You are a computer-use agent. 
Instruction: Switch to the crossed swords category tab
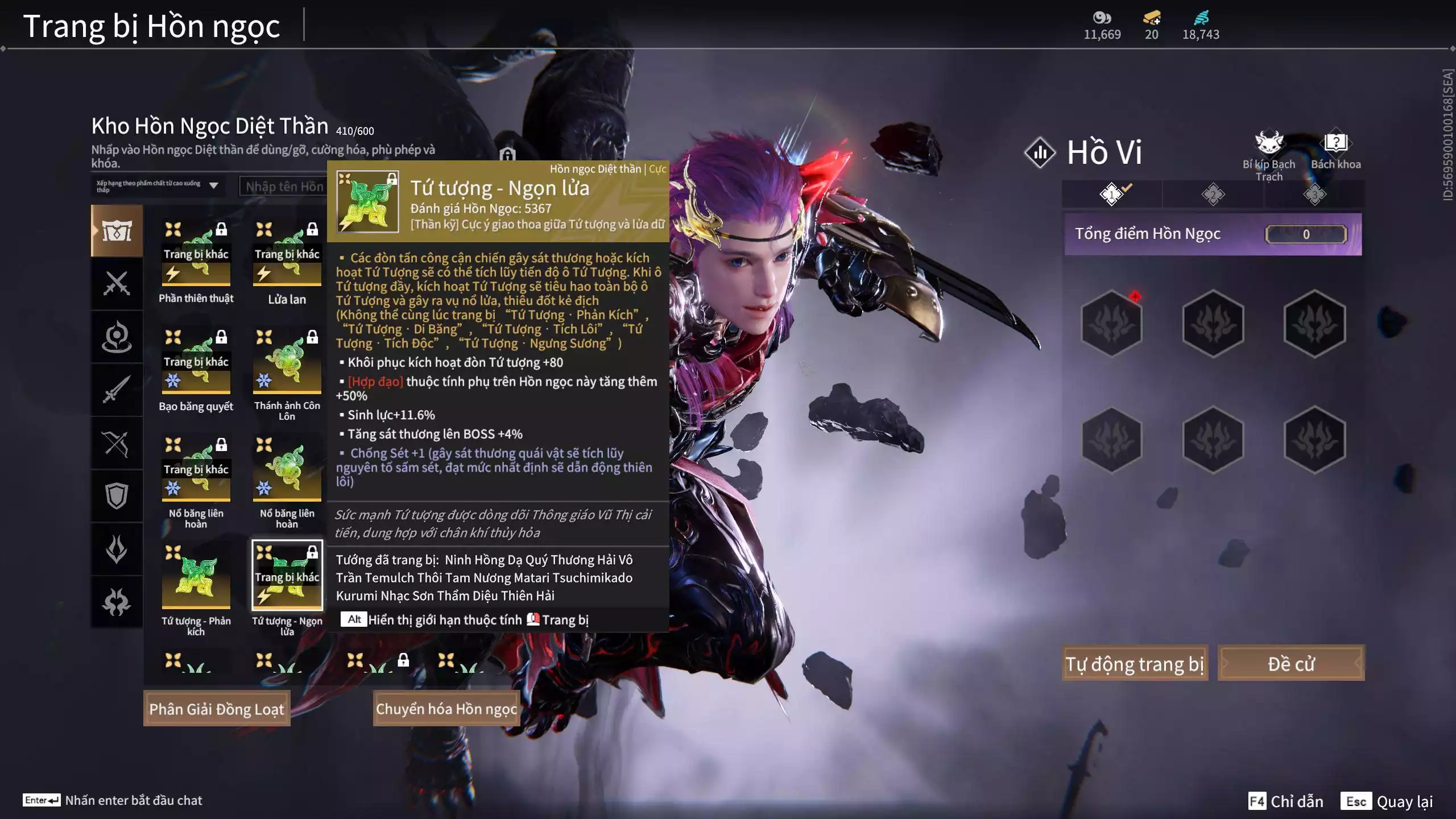117,283
